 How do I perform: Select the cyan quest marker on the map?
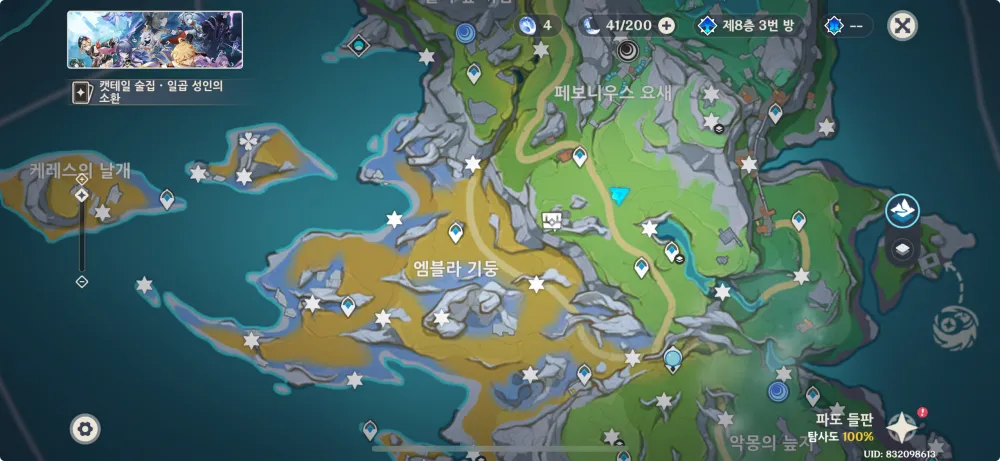click(622, 195)
